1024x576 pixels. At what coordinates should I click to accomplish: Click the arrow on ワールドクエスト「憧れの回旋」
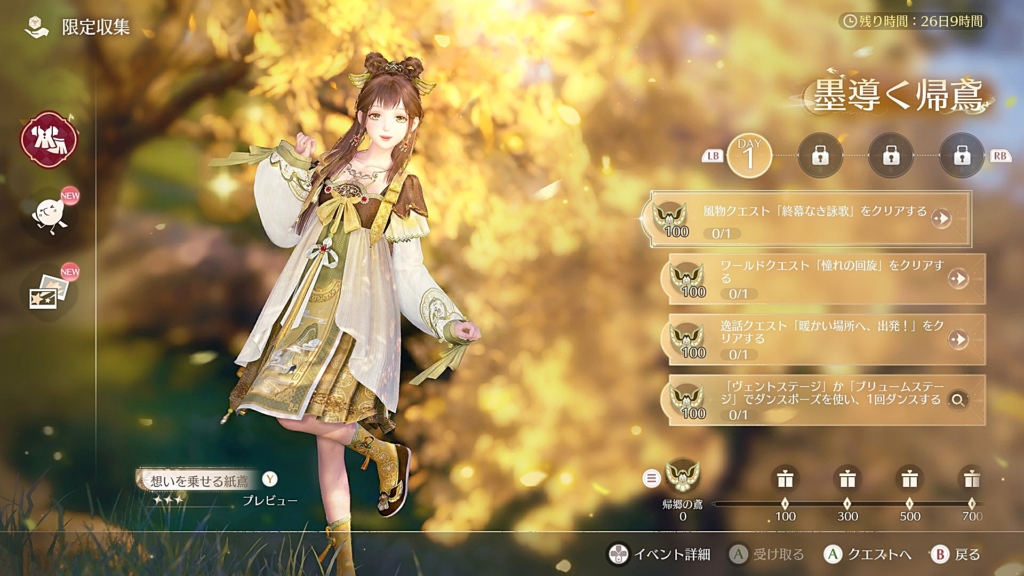pos(958,279)
